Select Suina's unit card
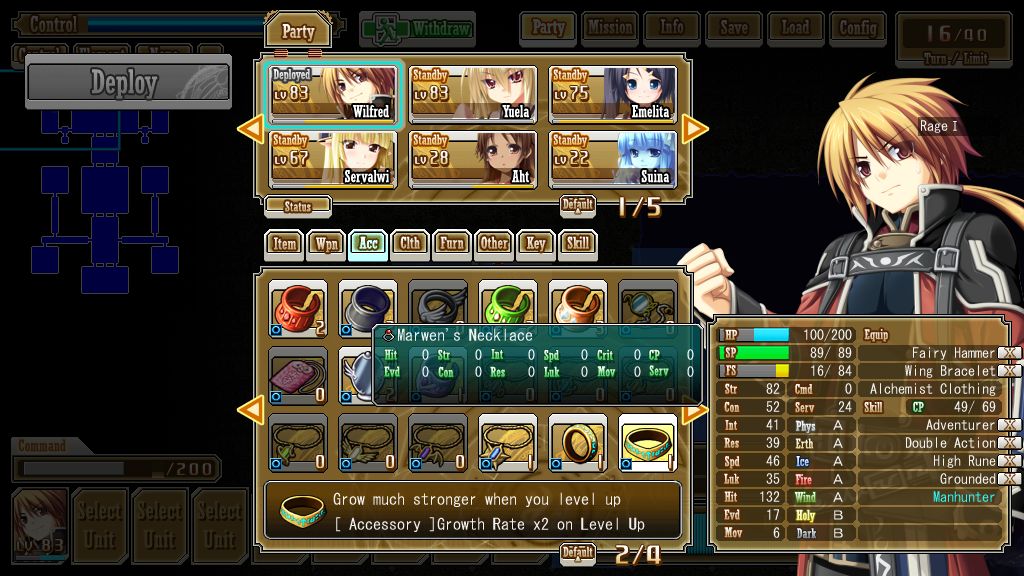 [612, 159]
